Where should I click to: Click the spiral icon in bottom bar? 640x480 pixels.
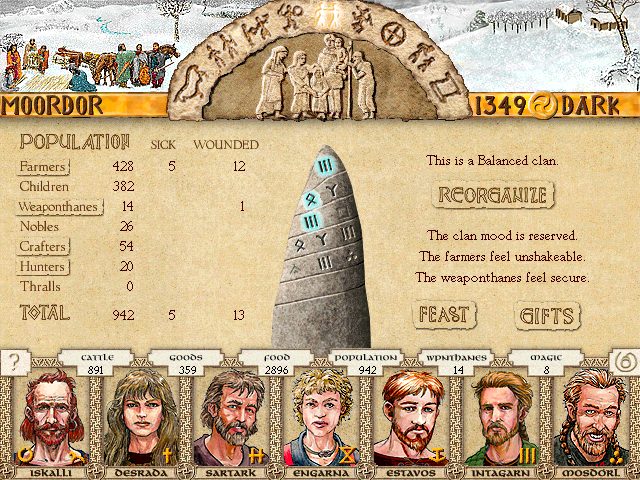[624, 362]
